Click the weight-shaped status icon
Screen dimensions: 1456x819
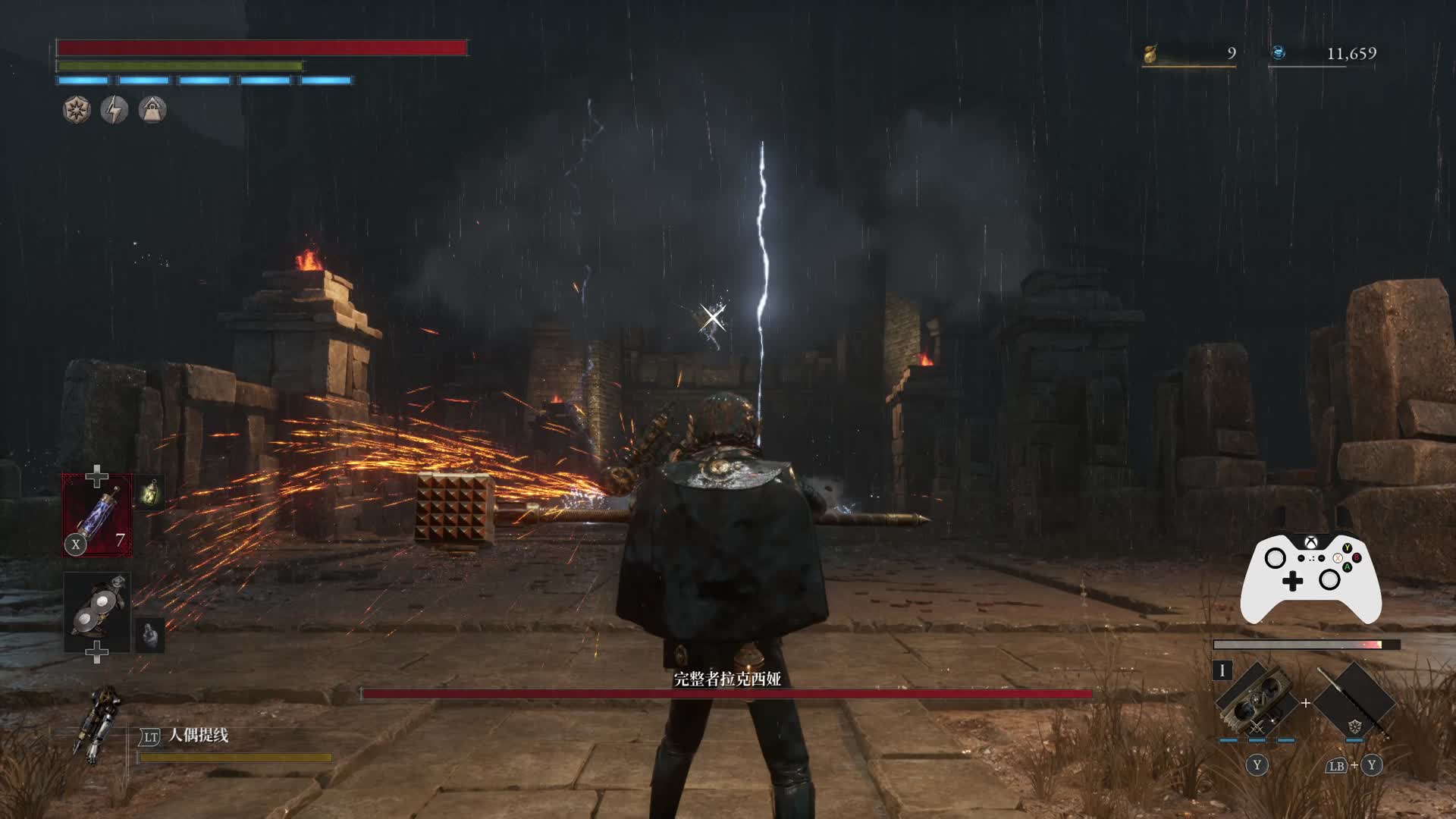pos(152,110)
